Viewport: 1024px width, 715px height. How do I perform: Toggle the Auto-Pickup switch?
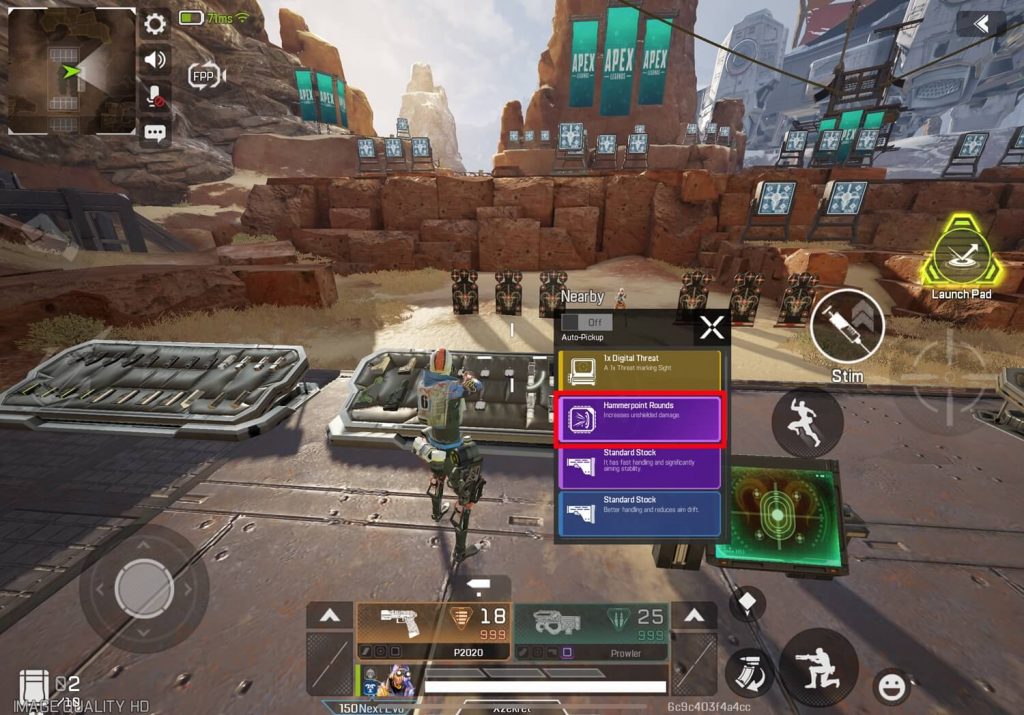(587, 323)
